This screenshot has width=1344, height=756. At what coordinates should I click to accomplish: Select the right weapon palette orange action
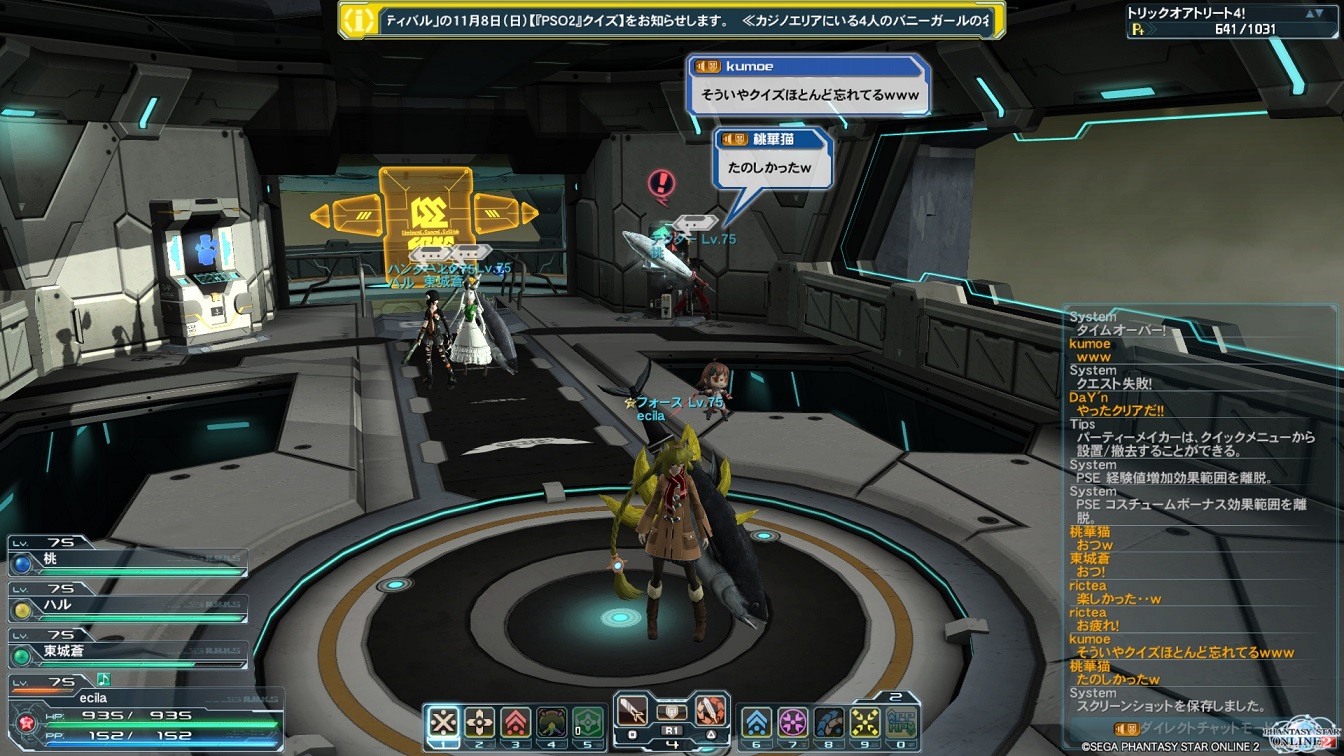[710, 712]
